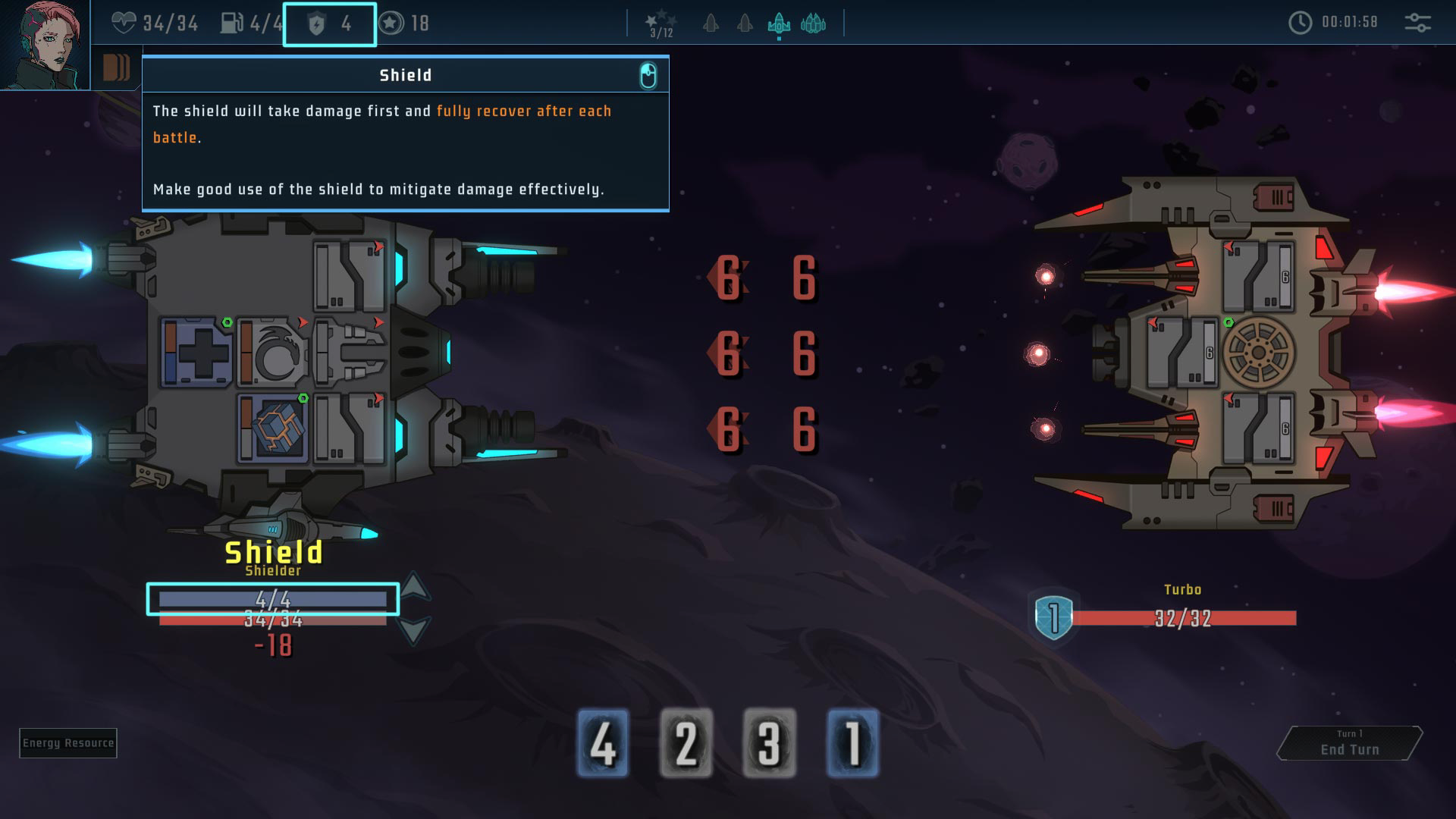Click the shield stat in top bar
Image resolution: width=1456 pixels, height=819 pixels.
(330, 24)
